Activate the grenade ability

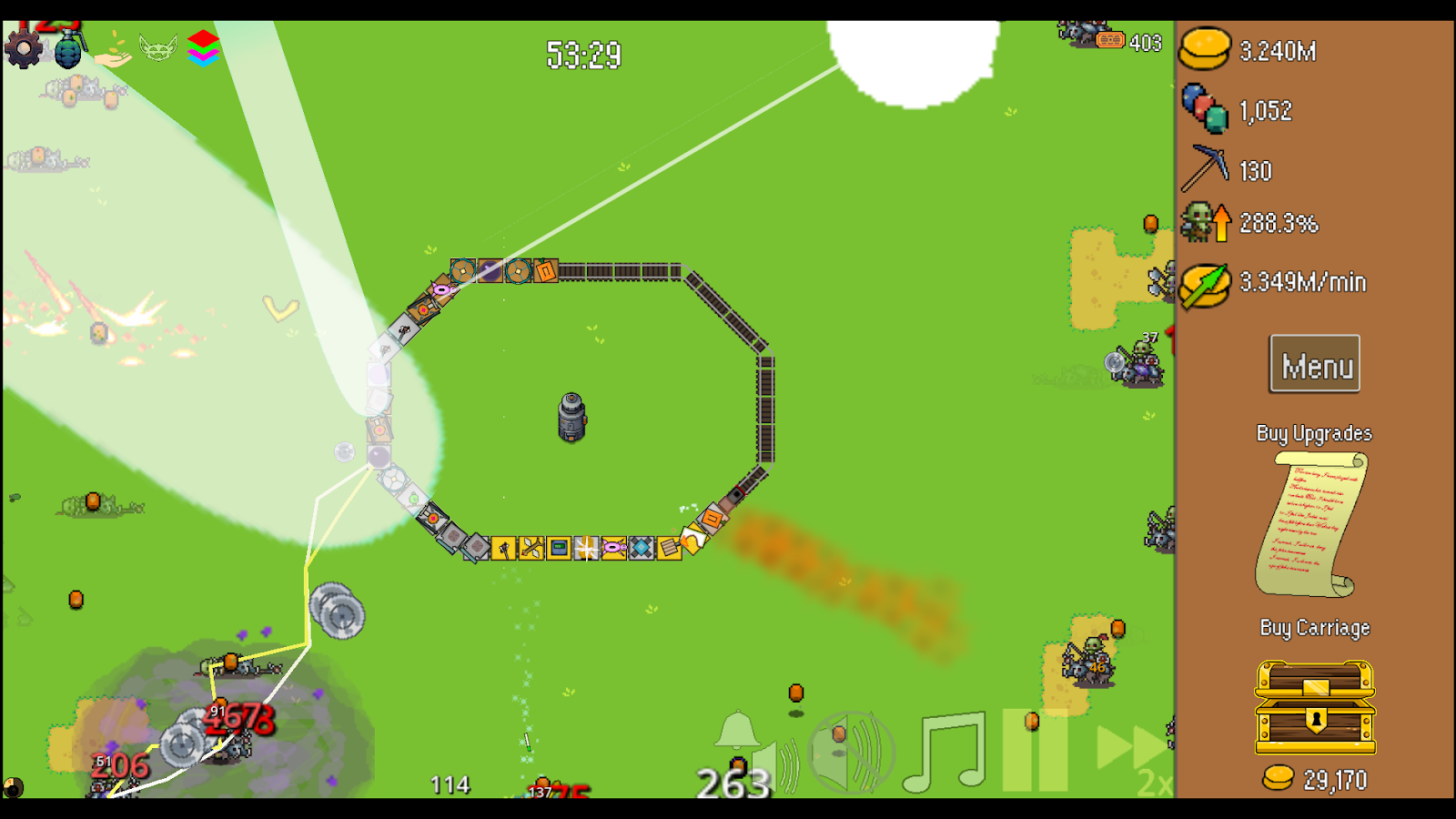click(x=69, y=48)
